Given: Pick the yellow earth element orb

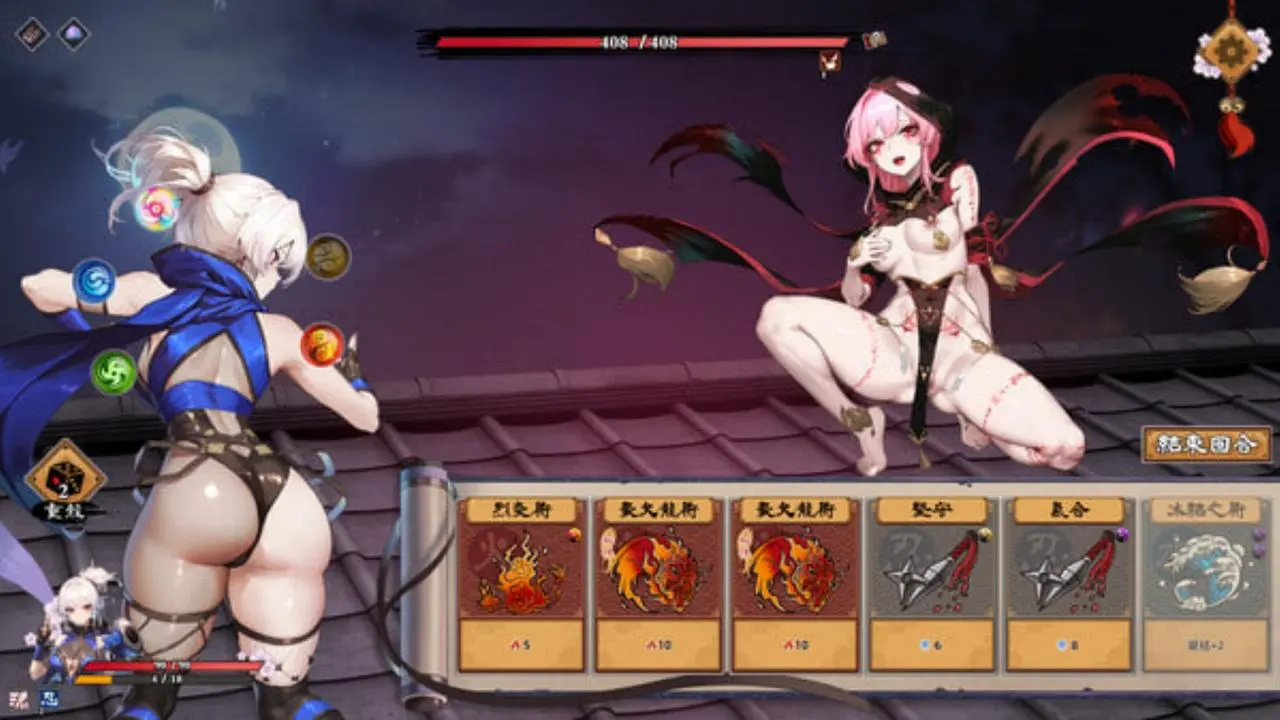Looking at the screenshot, I should click(x=328, y=257).
